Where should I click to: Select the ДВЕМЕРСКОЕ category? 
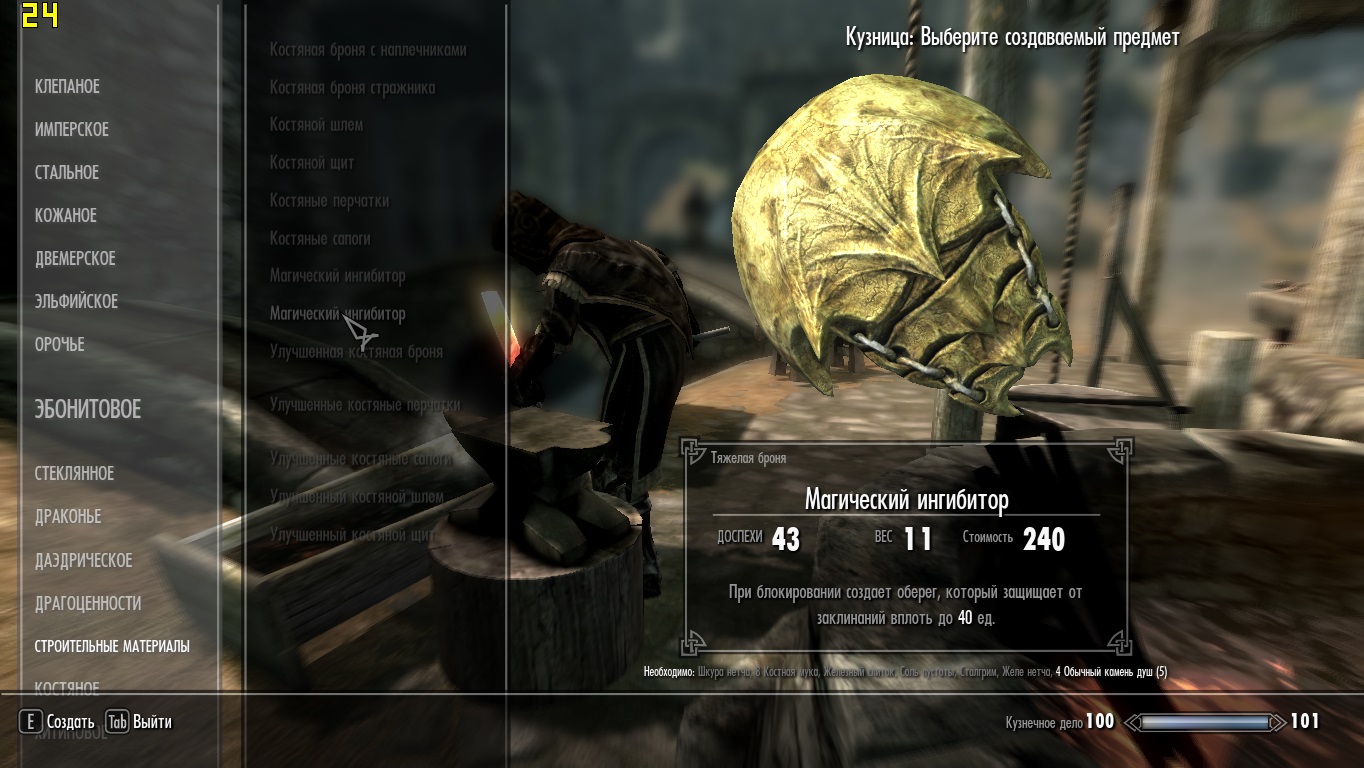(x=75, y=259)
